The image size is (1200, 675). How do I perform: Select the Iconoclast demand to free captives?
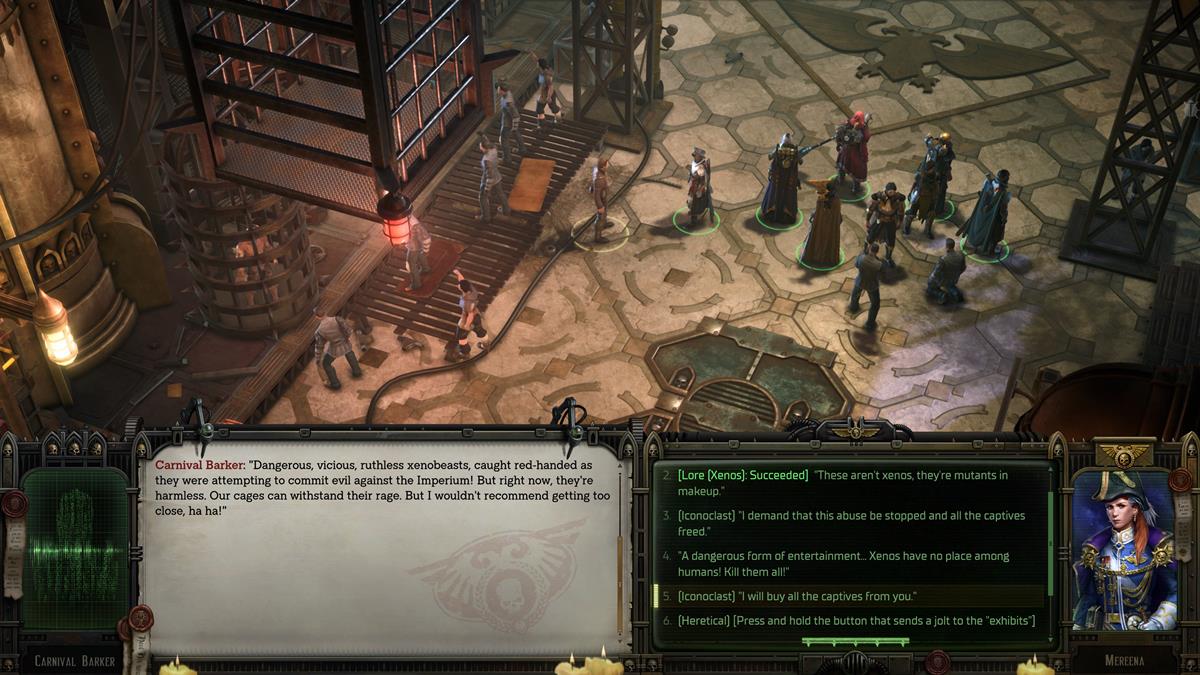(845, 523)
